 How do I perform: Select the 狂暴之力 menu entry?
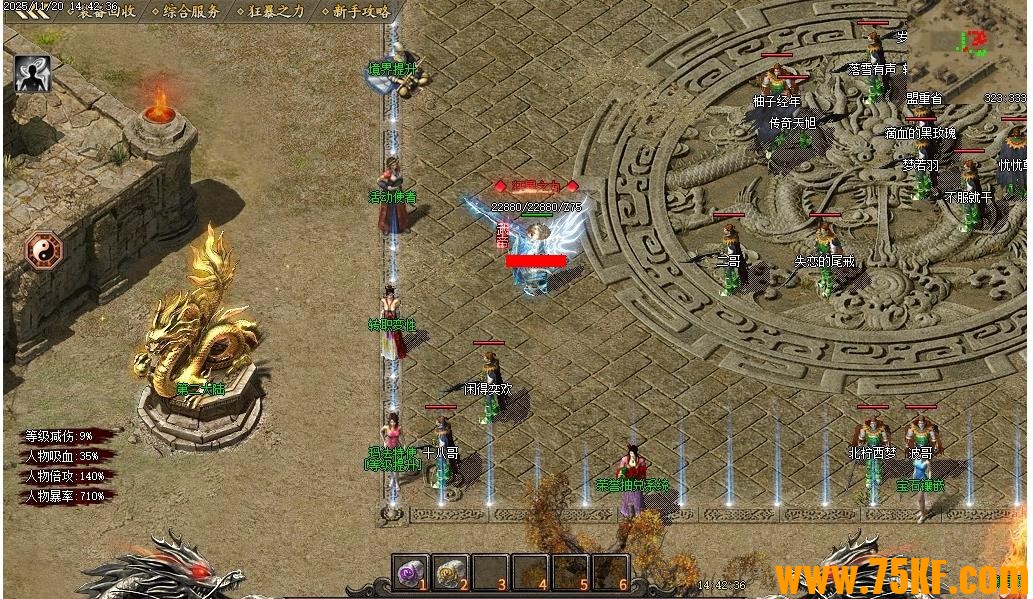pos(277,12)
